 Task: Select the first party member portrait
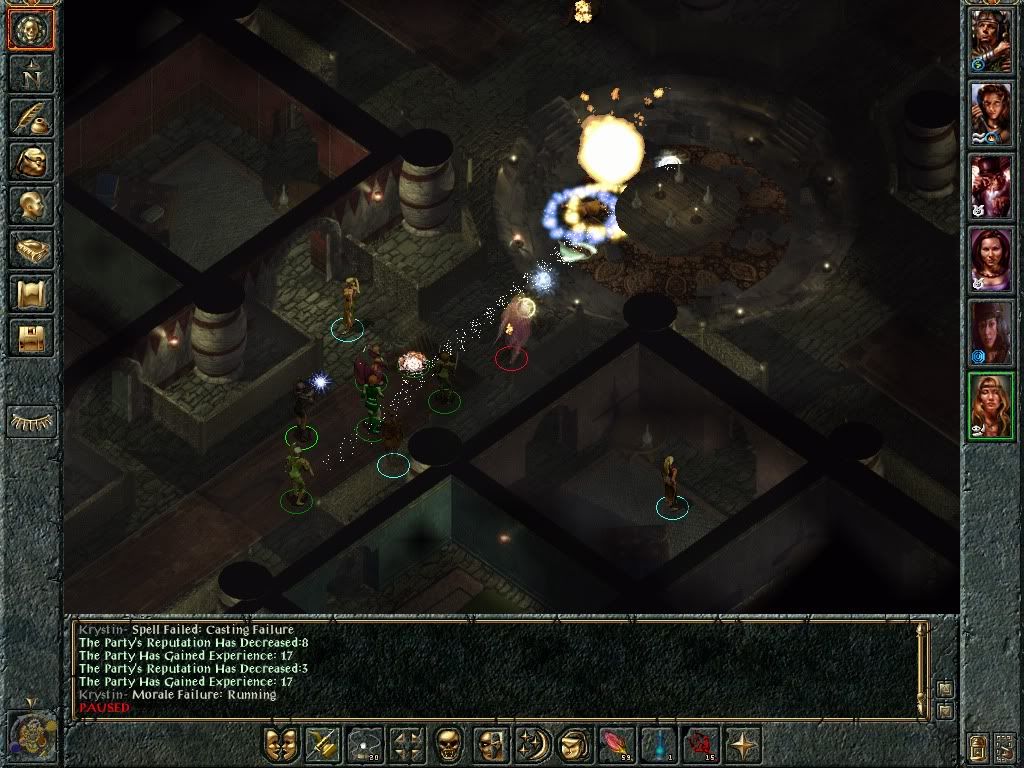click(991, 41)
